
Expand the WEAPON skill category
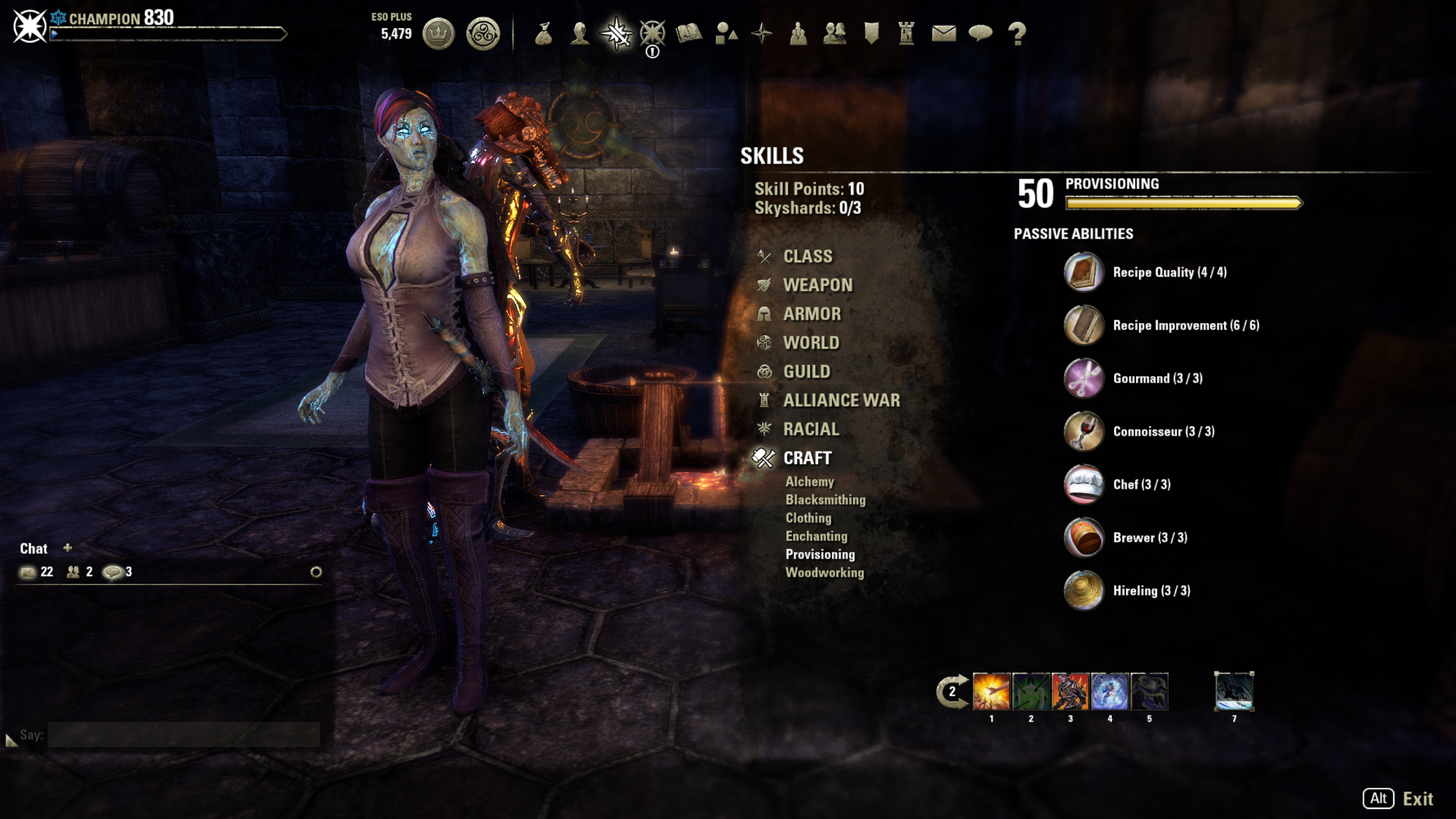tap(817, 285)
